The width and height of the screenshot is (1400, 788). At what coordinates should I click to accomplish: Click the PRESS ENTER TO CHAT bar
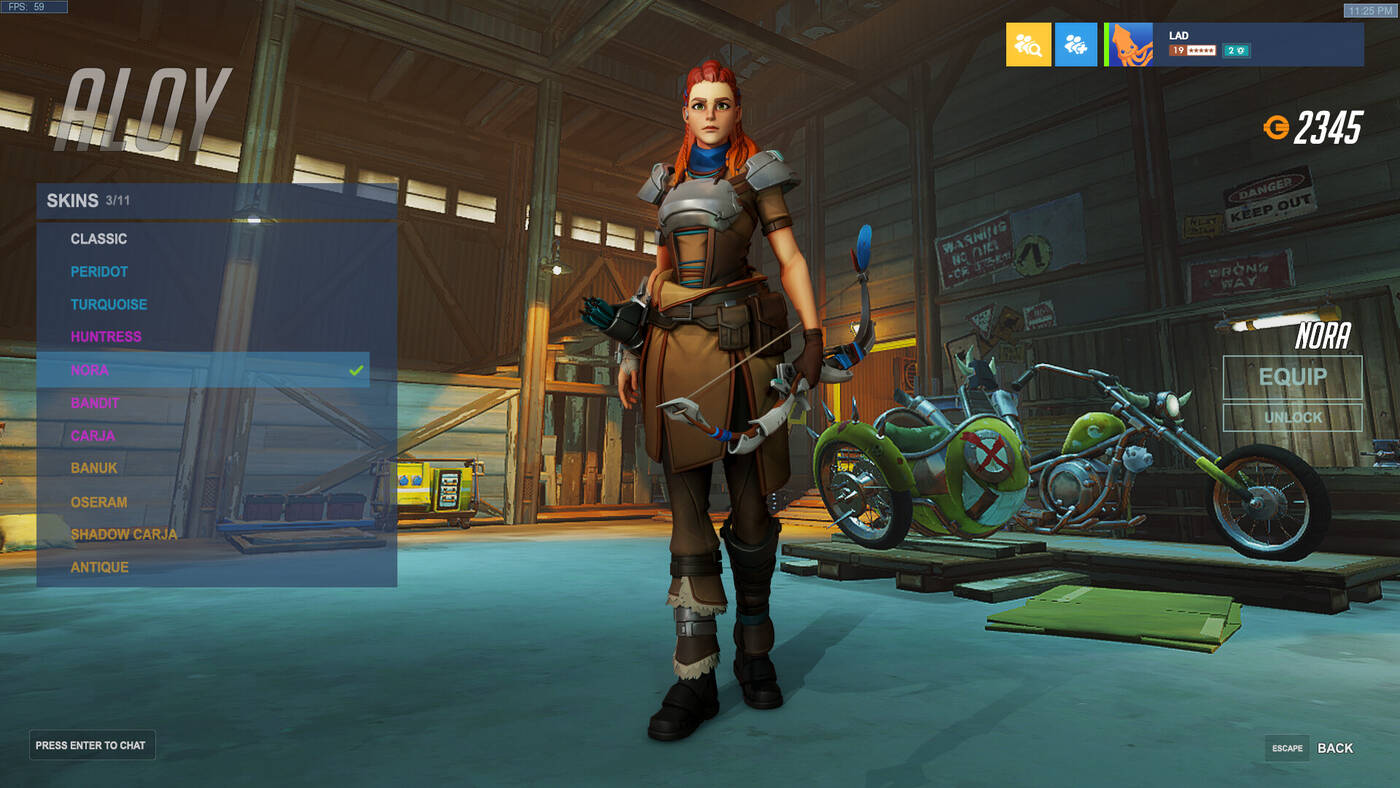coord(91,745)
